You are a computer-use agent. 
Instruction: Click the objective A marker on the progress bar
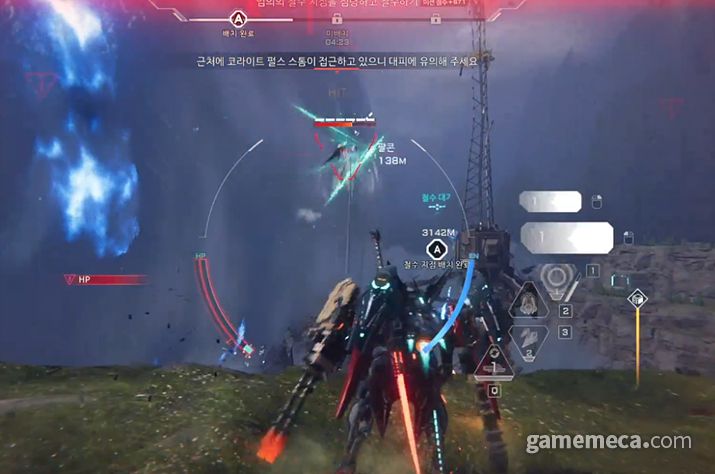238,18
